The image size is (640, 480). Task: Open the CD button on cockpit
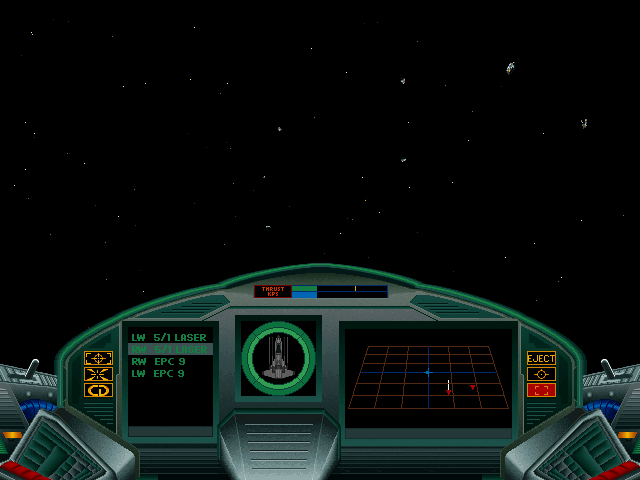[x=98, y=390]
